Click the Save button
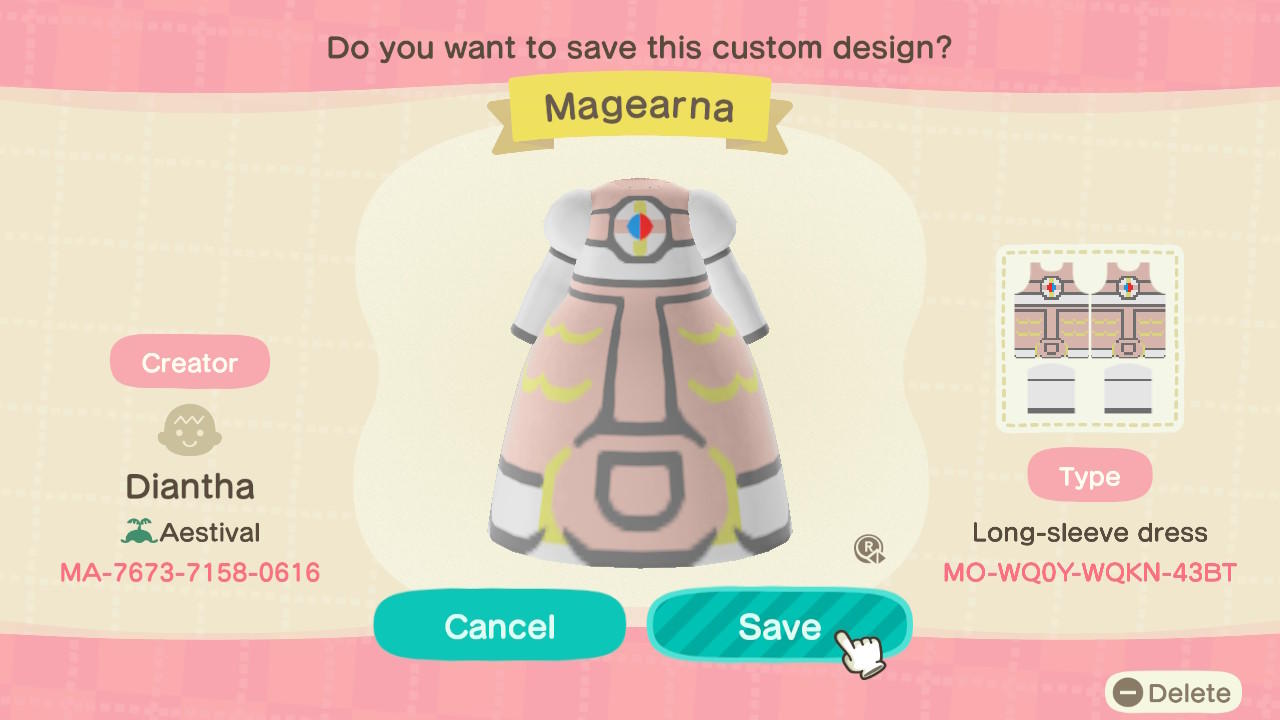 click(779, 626)
